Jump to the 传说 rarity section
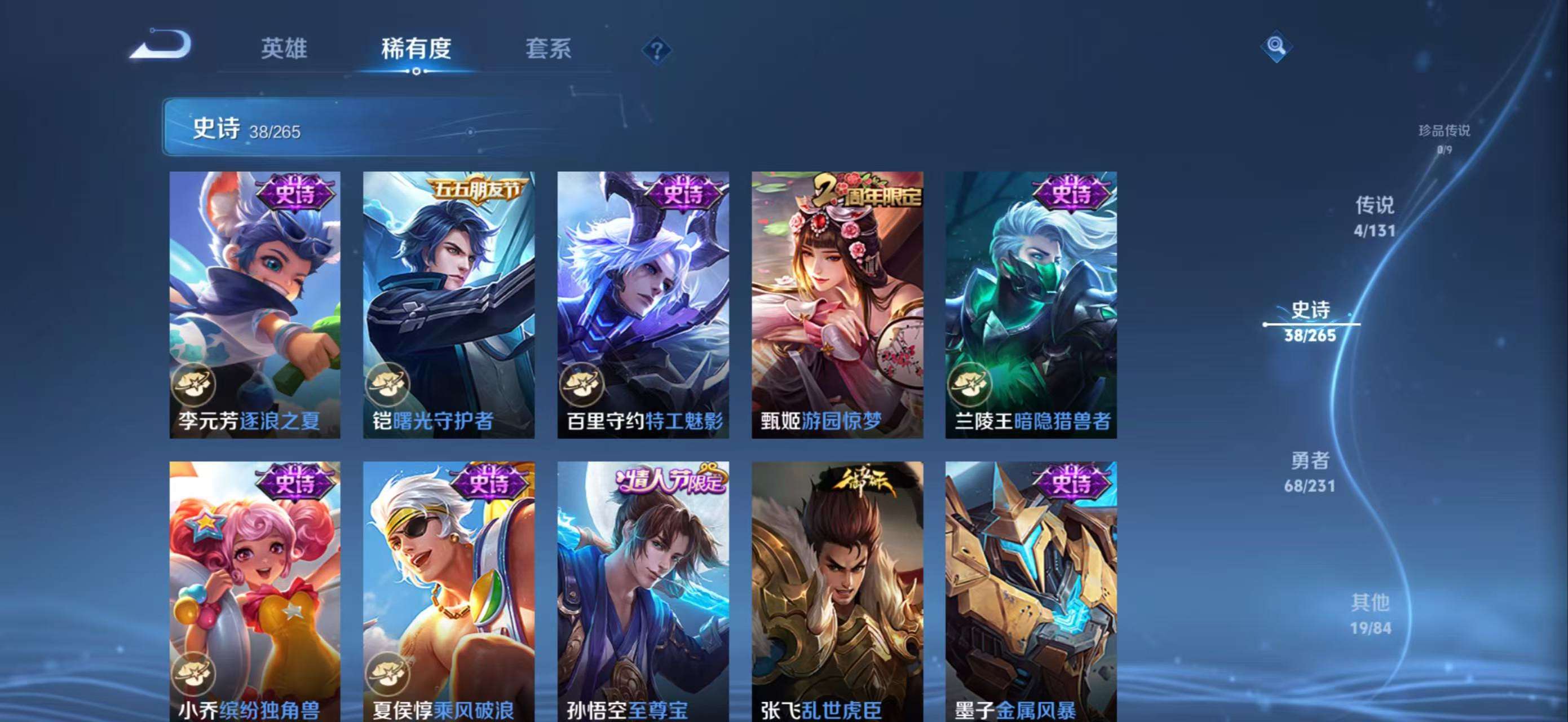The width and height of the screenshot is (1568, 722). coord(1375,216)
